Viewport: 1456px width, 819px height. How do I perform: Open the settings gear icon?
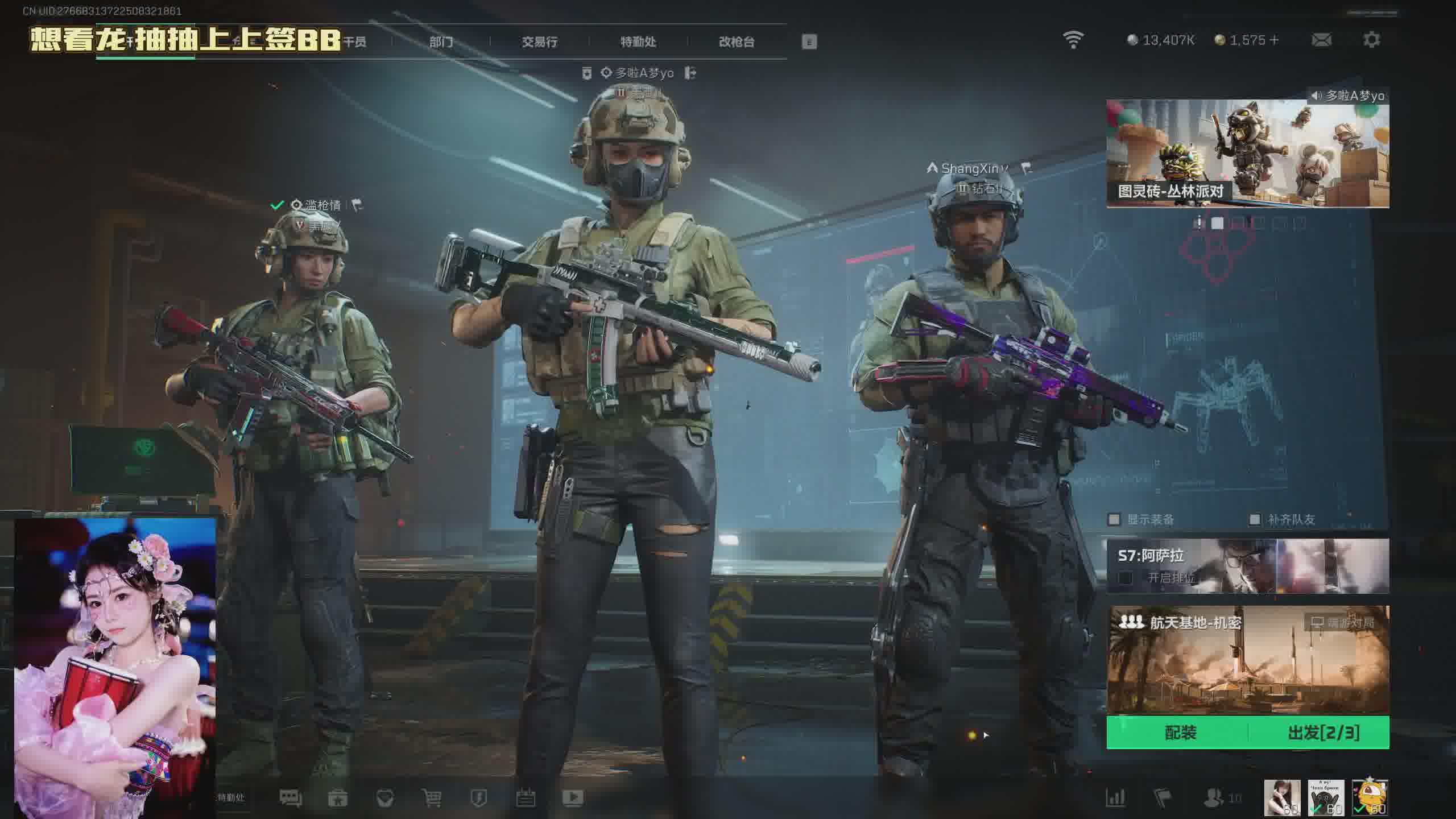pyautogui.click(x=1371, y=40)
